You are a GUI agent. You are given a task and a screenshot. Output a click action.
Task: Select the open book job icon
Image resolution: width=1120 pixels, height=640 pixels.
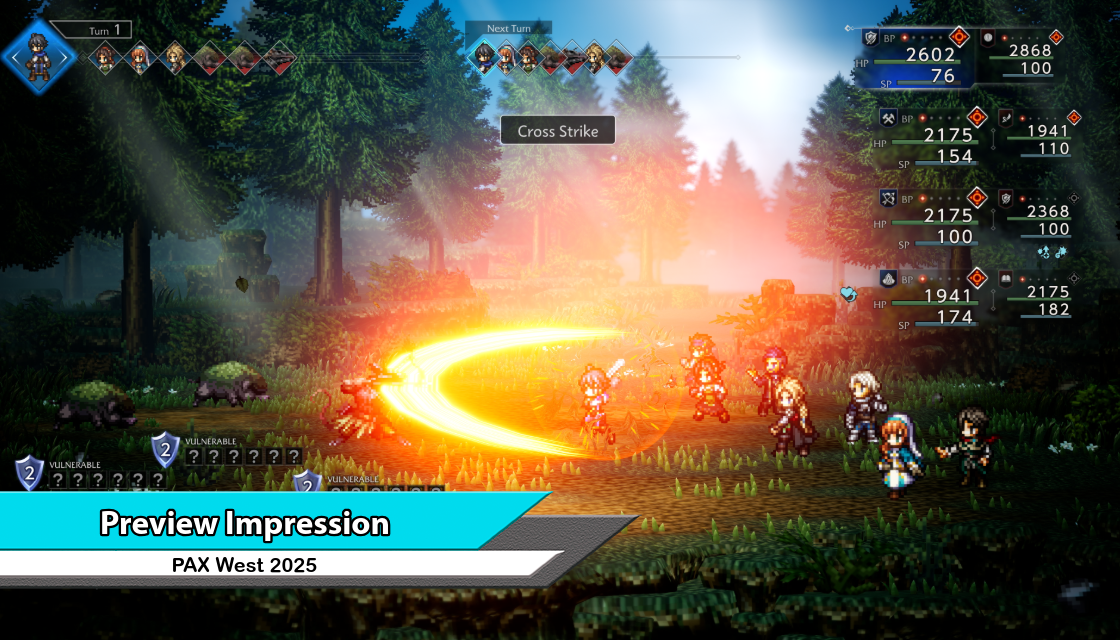click(1005, 278)
